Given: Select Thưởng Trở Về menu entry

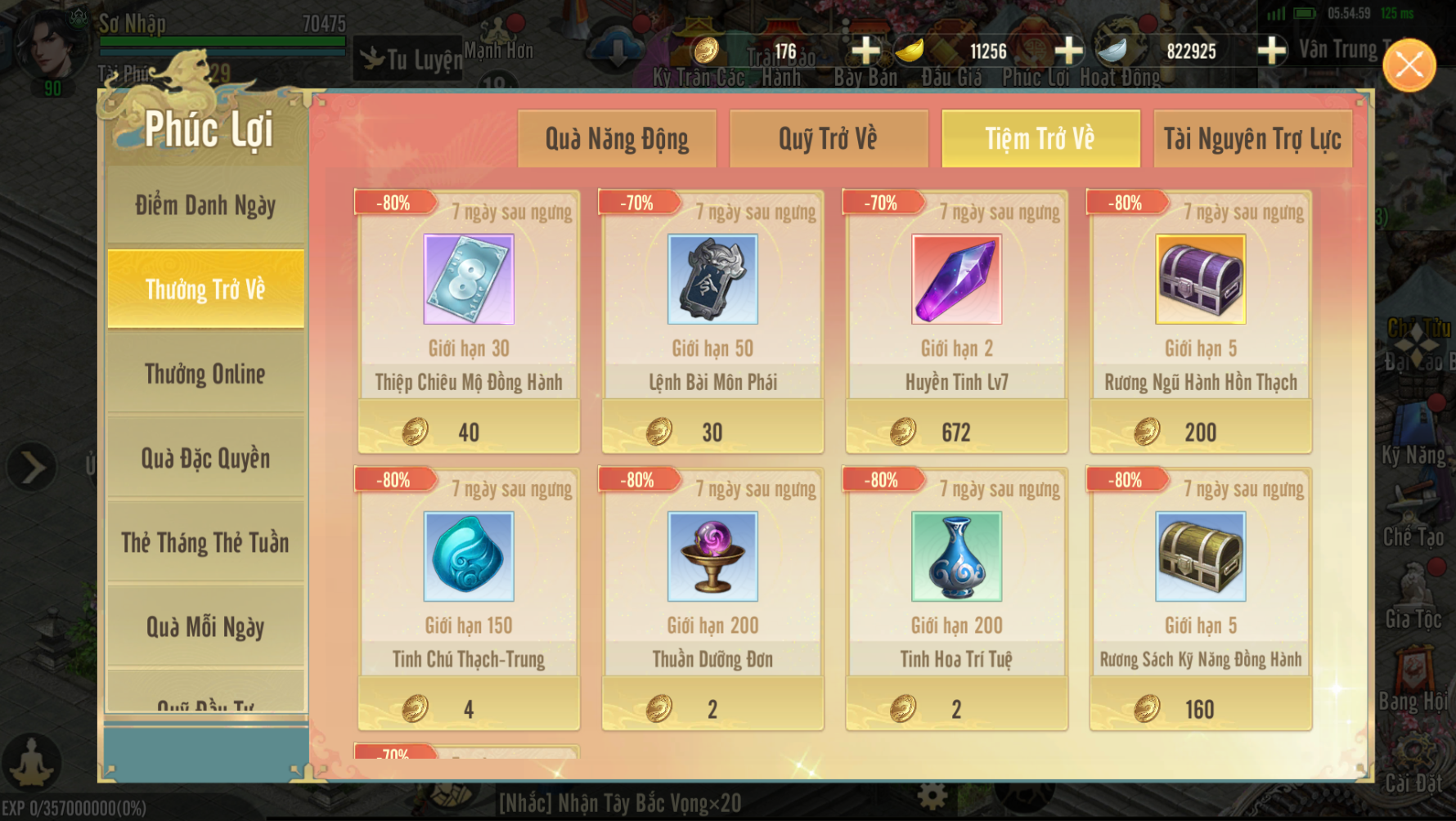Looking at the screenshot, I should point(205,289).
